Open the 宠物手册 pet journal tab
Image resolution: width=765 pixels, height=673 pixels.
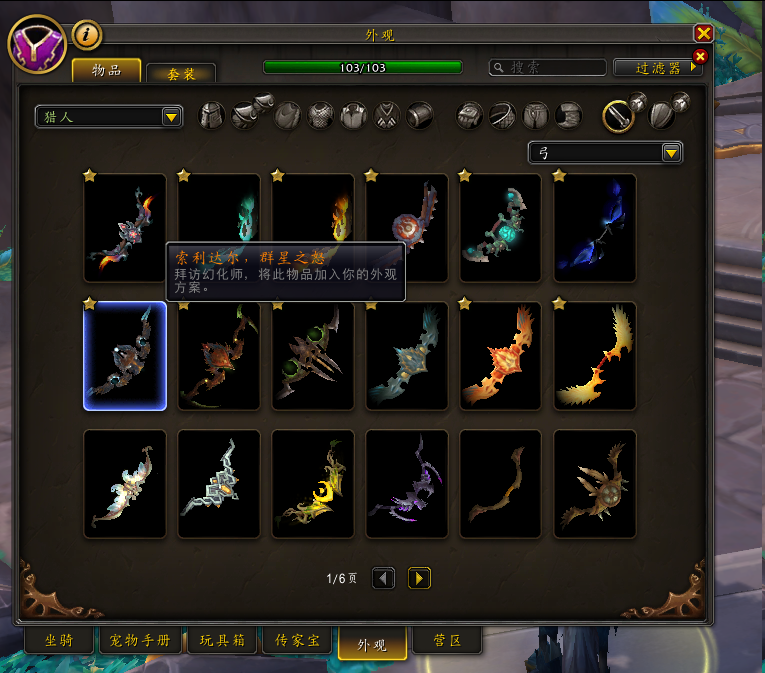tap(135, 641)
